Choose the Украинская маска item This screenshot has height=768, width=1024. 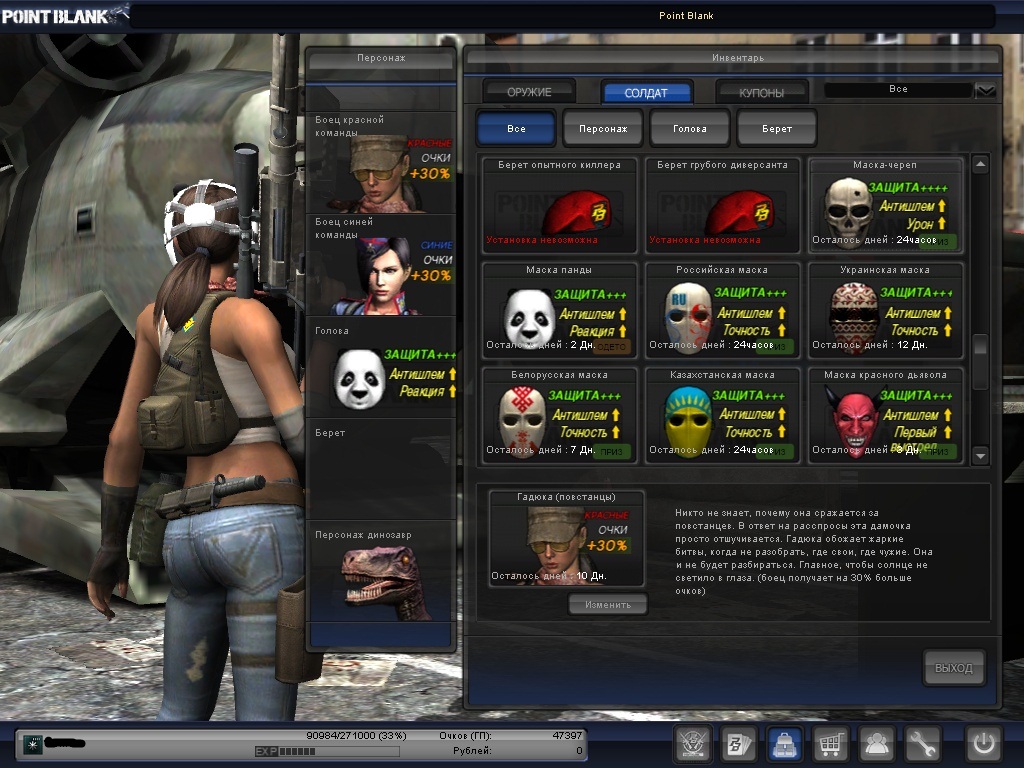point(885,310)
